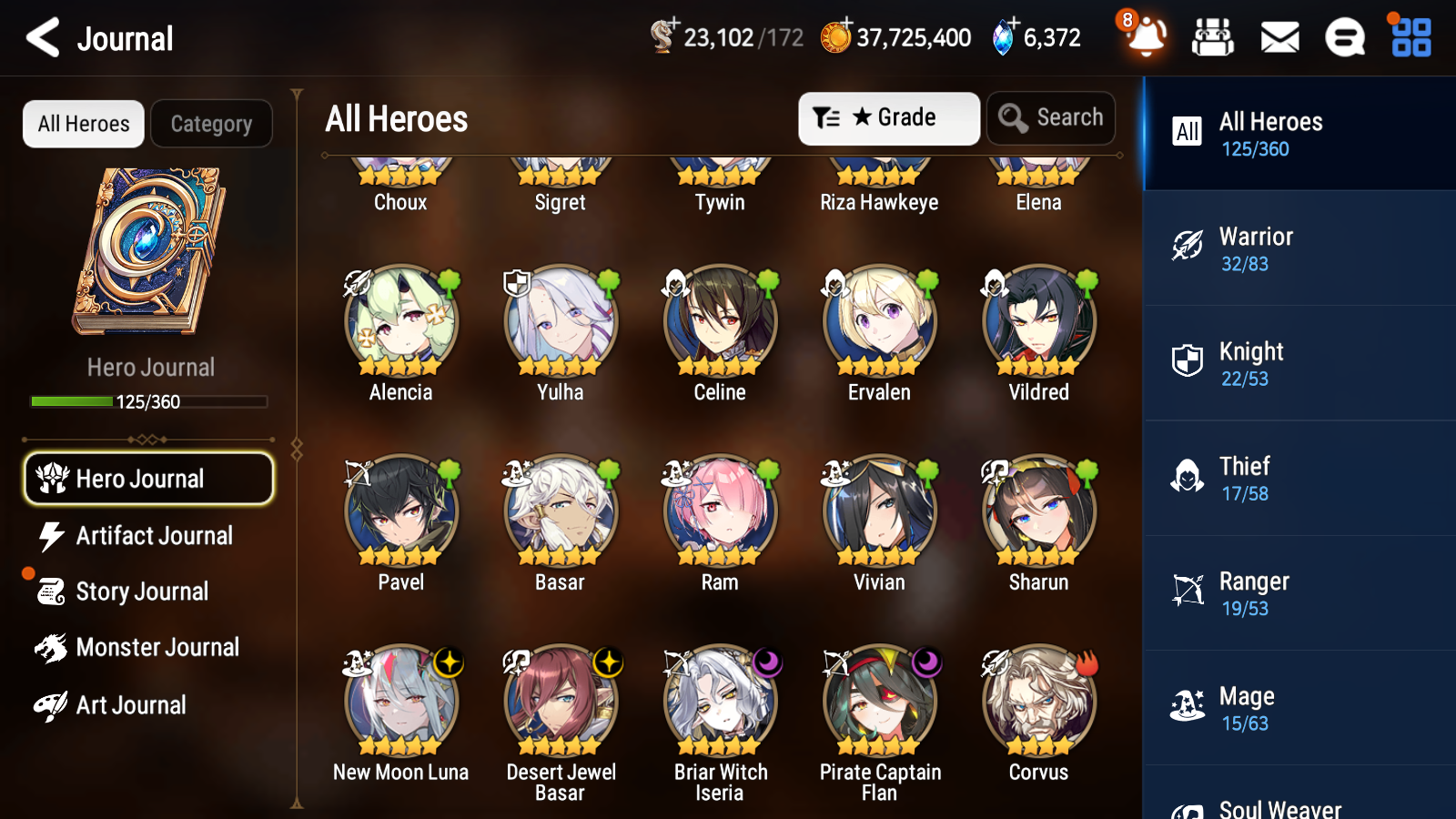Click the Hero Journal progress bar

coord(148,401)
